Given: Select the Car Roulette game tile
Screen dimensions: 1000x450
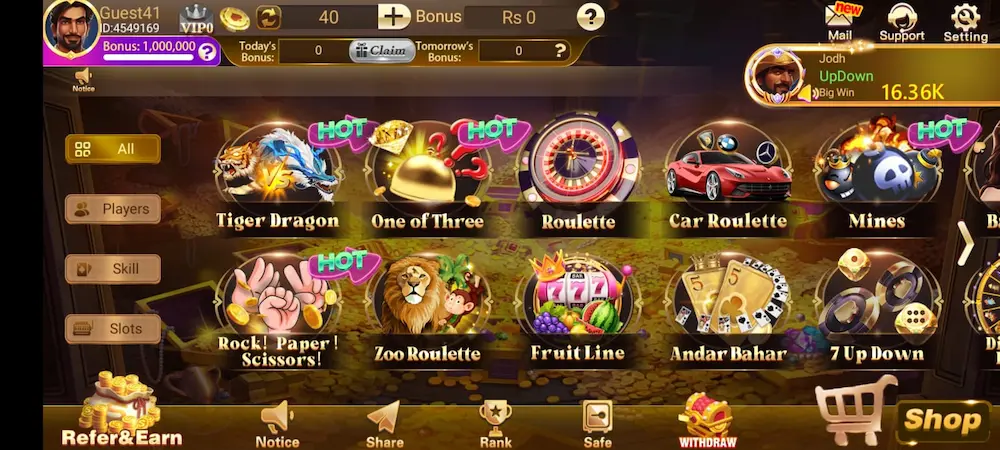Looking at the screenshot, I should click(727, 175).
